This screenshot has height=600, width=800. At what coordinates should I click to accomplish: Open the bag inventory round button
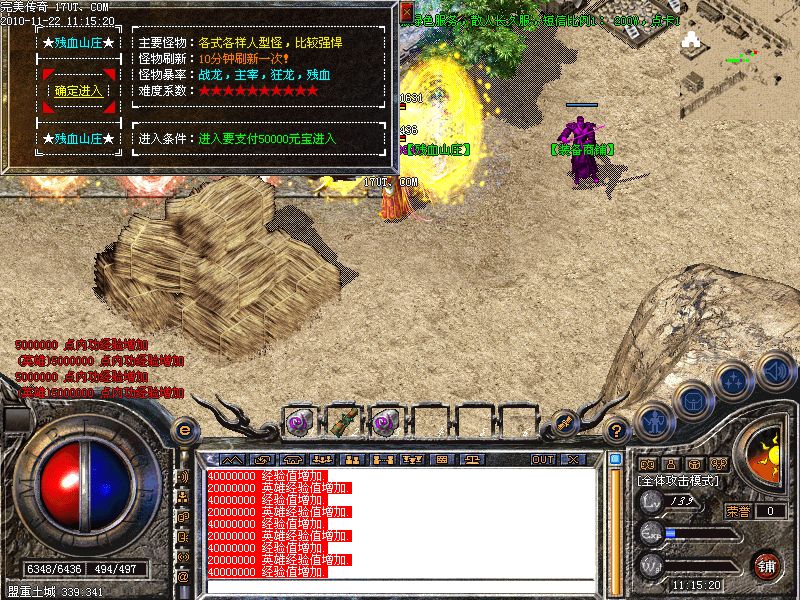pos(692,400)
